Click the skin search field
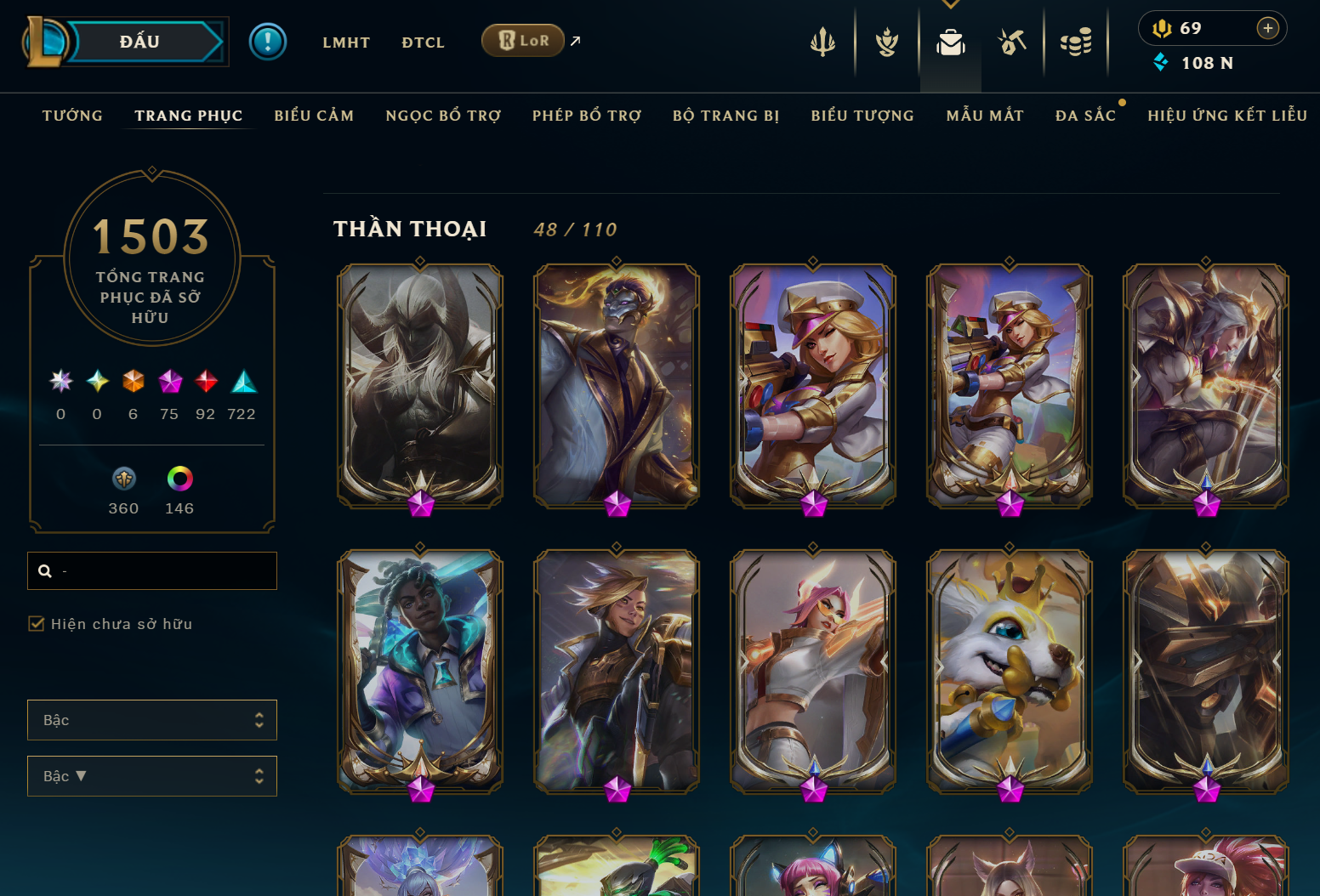The width and height of the screenshot is (1320, 896). click(x=162, y=571)
